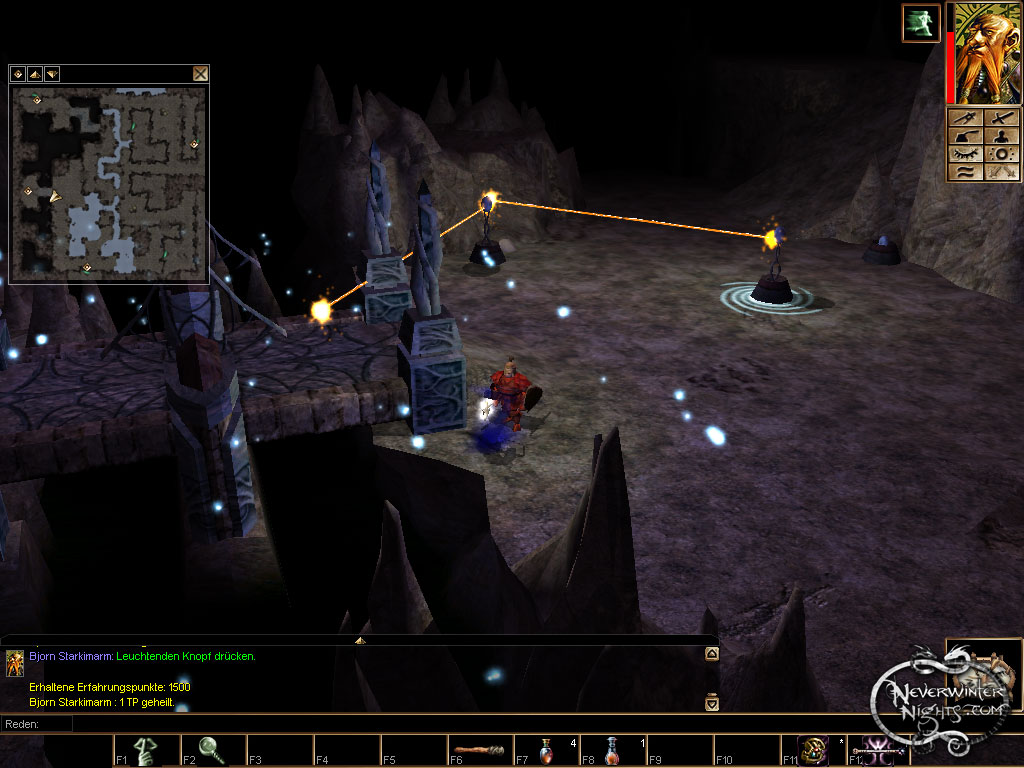Click the ring-with-dots panel button
The height and width of the screenshot is (768, 1024).
[1001, 154]
